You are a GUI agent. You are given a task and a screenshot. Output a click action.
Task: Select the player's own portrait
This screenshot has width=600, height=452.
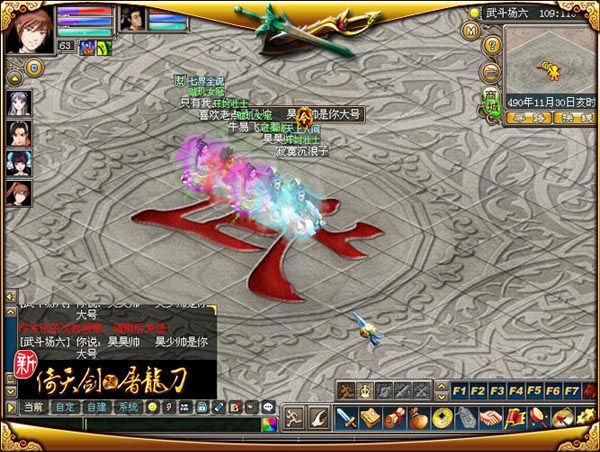tap(27, 28)
